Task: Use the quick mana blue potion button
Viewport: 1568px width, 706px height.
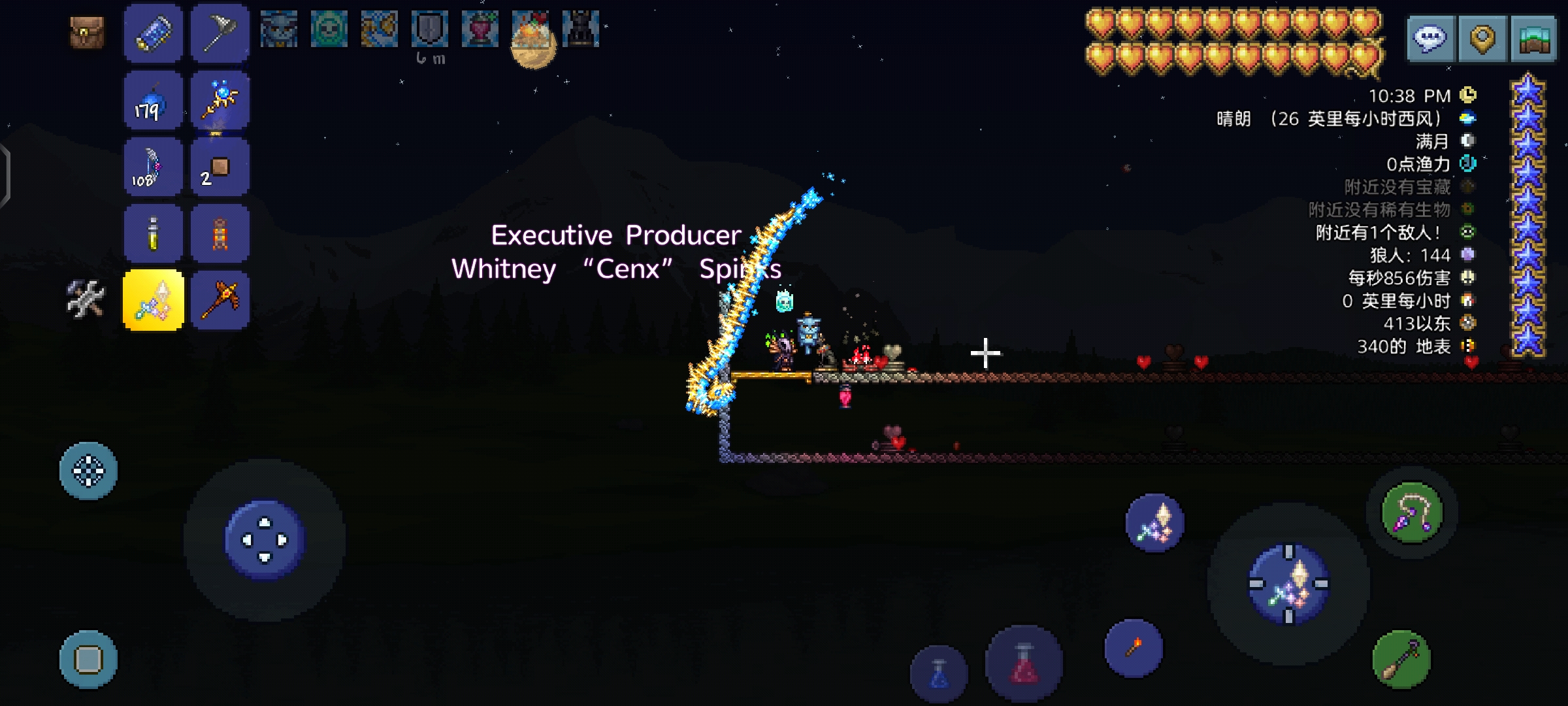Action: click(x=939, y=675)
